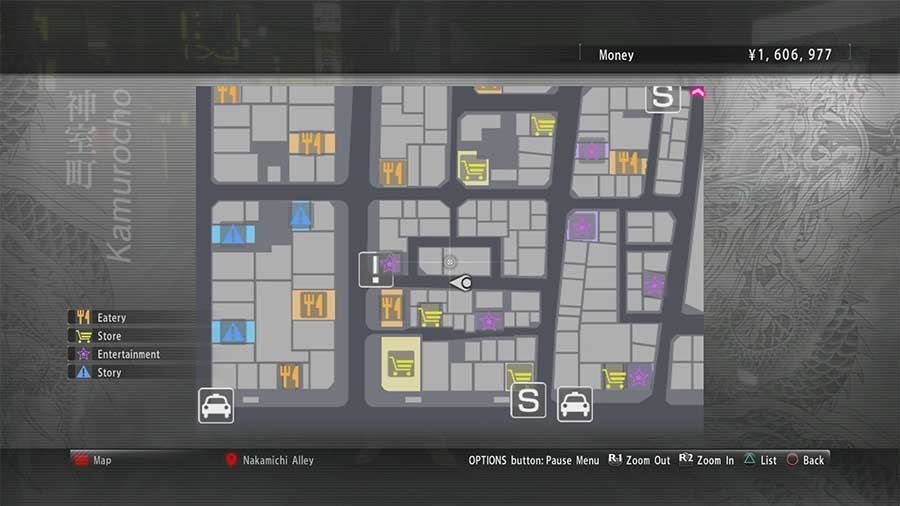This screenshot has height=506, width=900.
Task: Click the pink up arrow at the map corner
Action: tap(697, 93)
